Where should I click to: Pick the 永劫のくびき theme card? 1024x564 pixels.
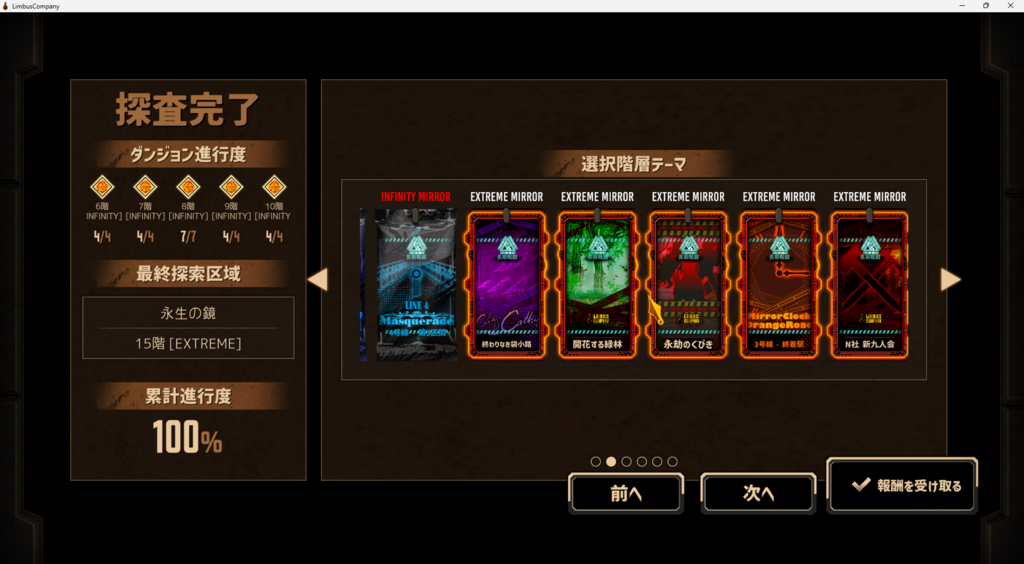coord(688,285)
